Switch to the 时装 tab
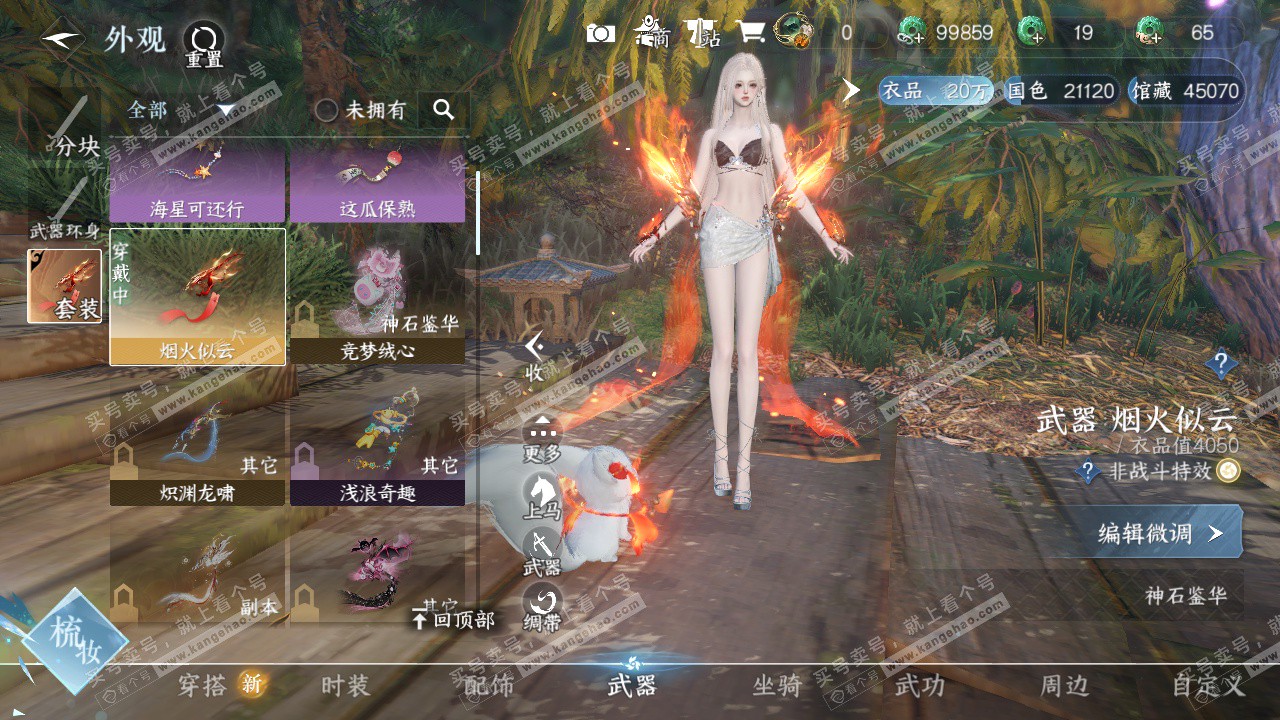The width and height of the screenshot is (1280, 720). [345, 685]
